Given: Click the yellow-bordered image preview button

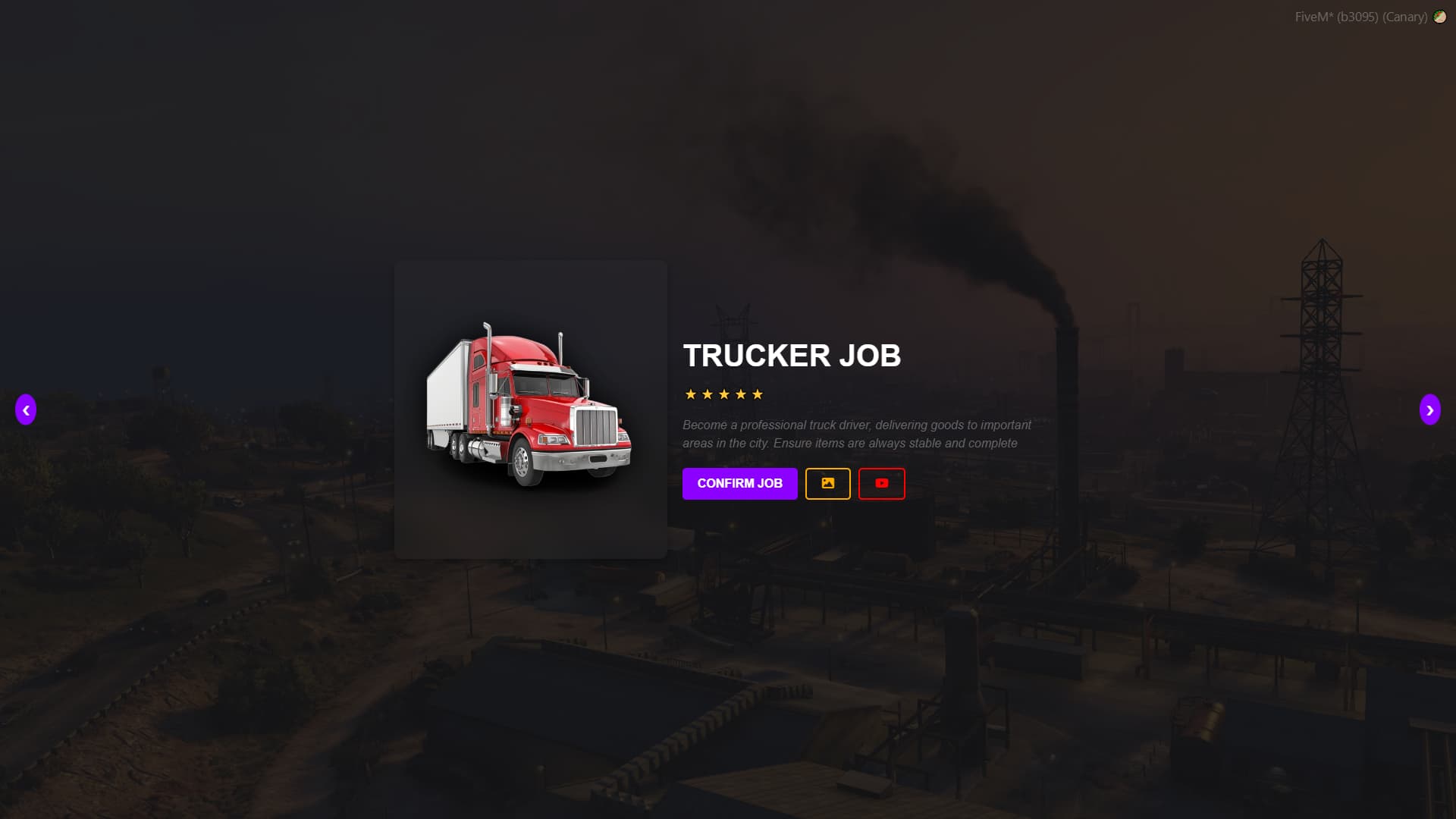Looking at the screenshot, I should (828, 483).
